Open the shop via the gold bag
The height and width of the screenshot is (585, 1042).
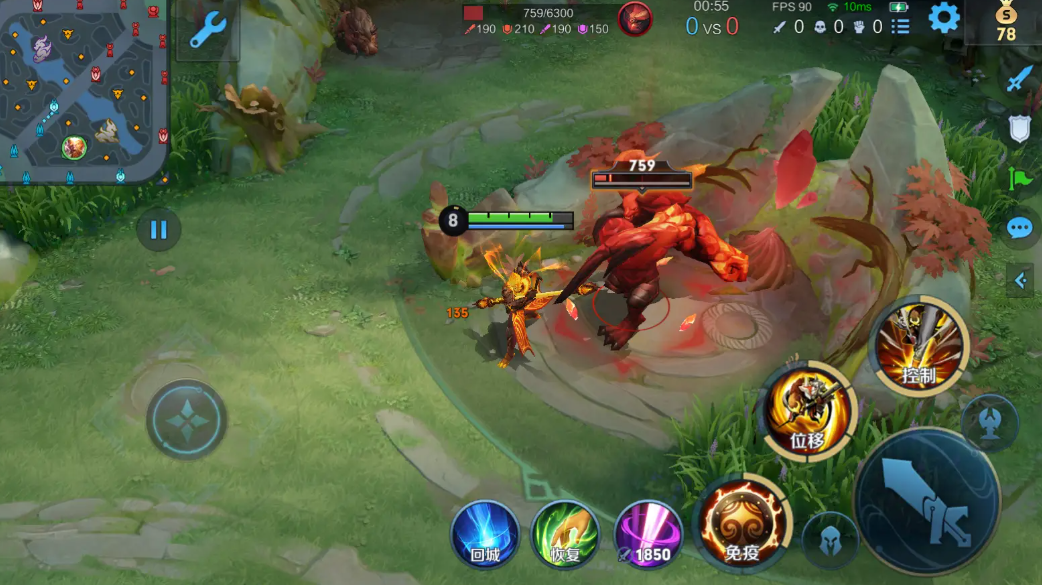[x=1005, y=21]
